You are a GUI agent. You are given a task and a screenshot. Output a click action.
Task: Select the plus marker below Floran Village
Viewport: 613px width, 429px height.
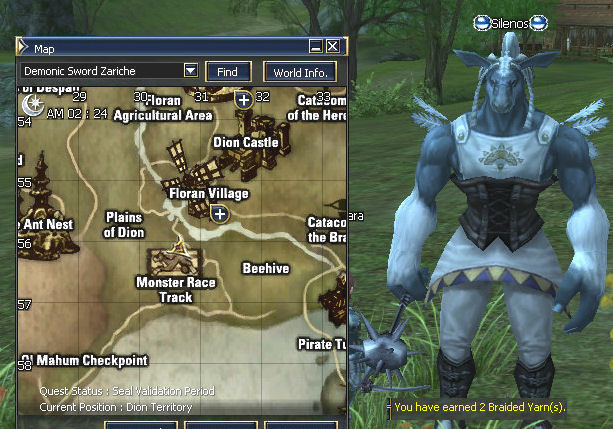coord(220,213)
